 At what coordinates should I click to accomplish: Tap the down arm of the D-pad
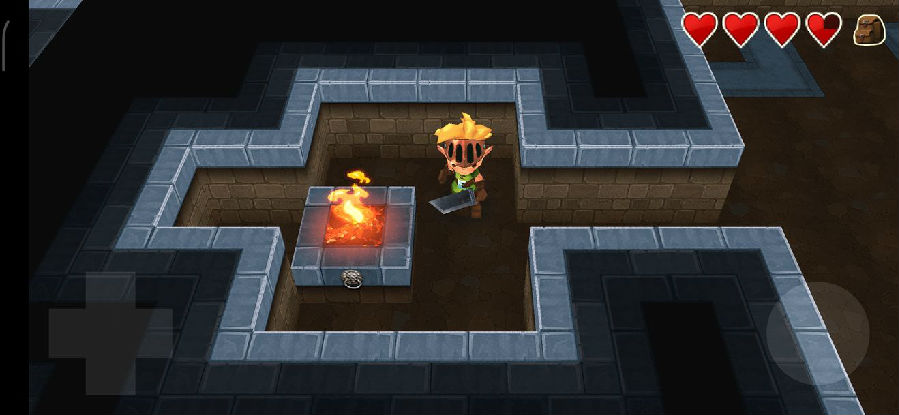click(x=110, y=374)
